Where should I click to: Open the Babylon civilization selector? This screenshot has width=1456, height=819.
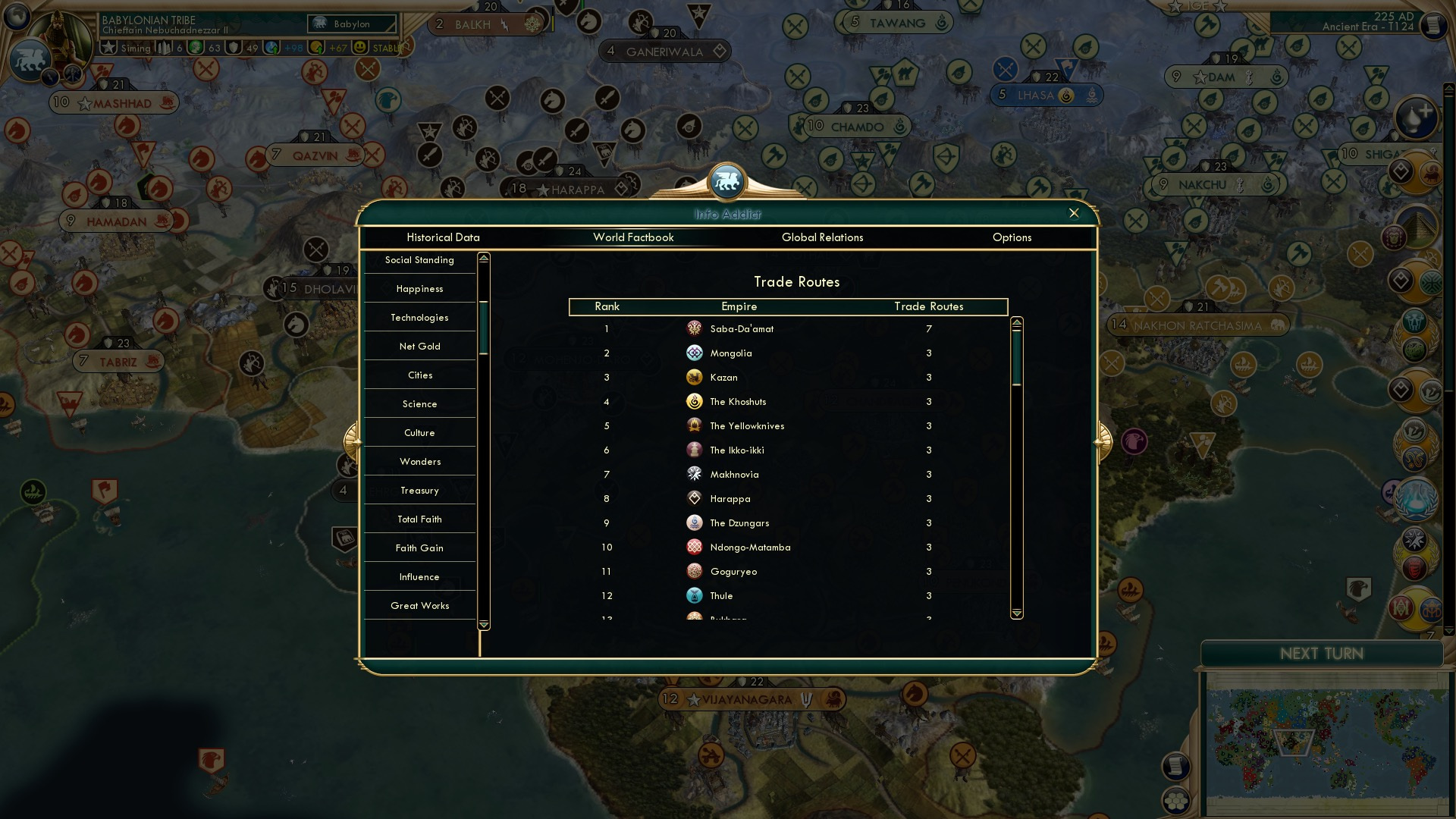[x=350, y=24]
